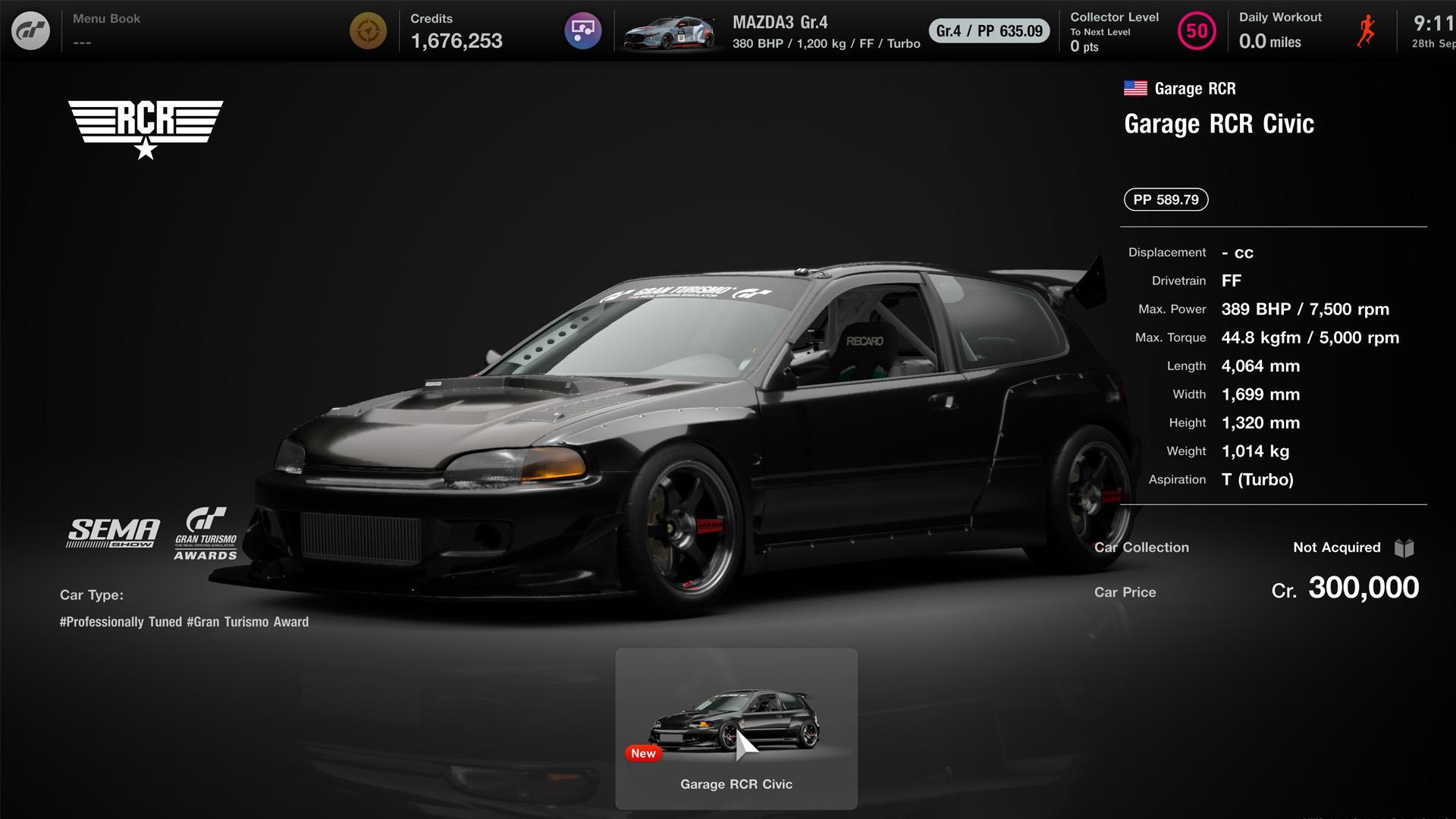Select the Collector Level 50 badge
The width and height of the screenshot is (1456, 819).
1196,31
